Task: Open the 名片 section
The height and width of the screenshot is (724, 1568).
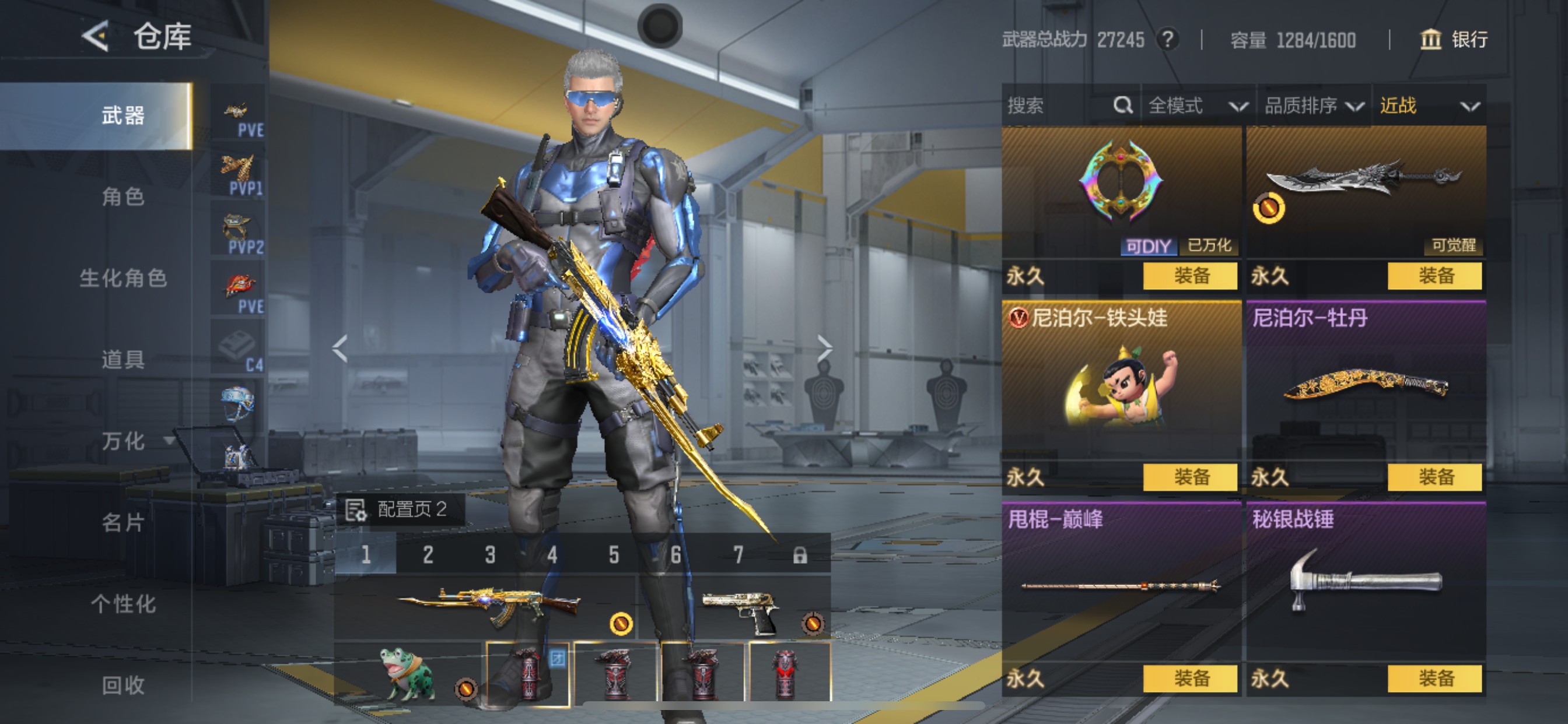Action: [123, 522]
